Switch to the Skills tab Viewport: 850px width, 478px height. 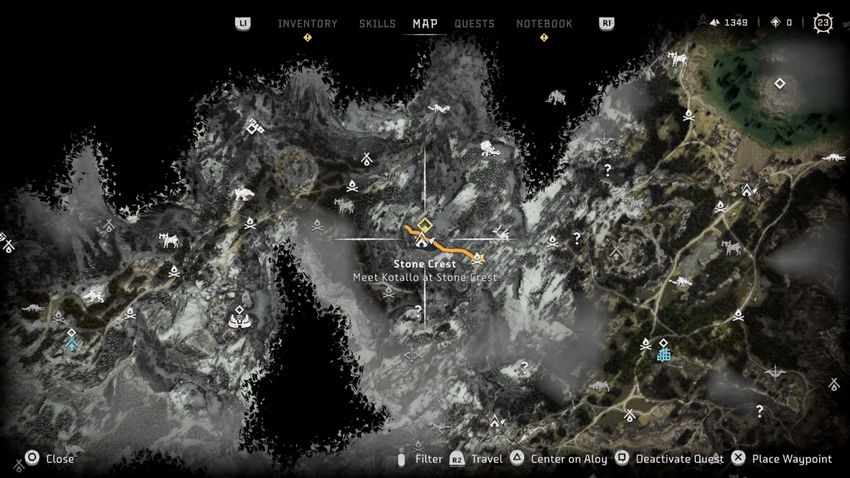click(x=377, y=24)
